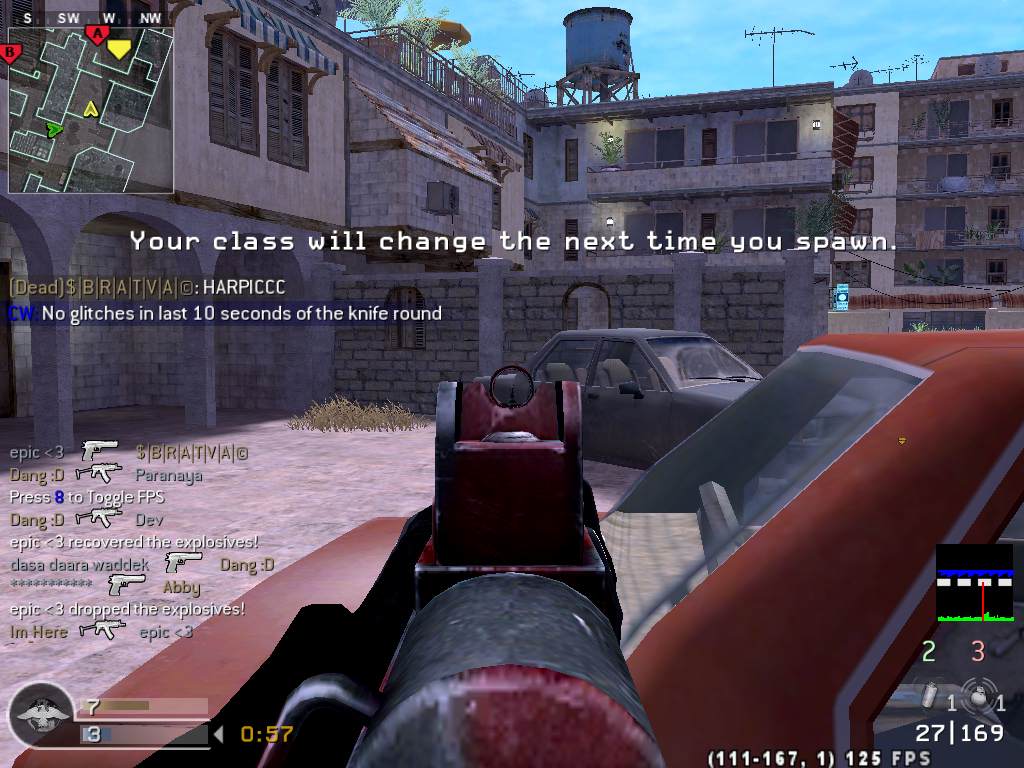Click the minimap in the corner
The width and height of the screenshot is (1024, 768).
tap(91, 110)
